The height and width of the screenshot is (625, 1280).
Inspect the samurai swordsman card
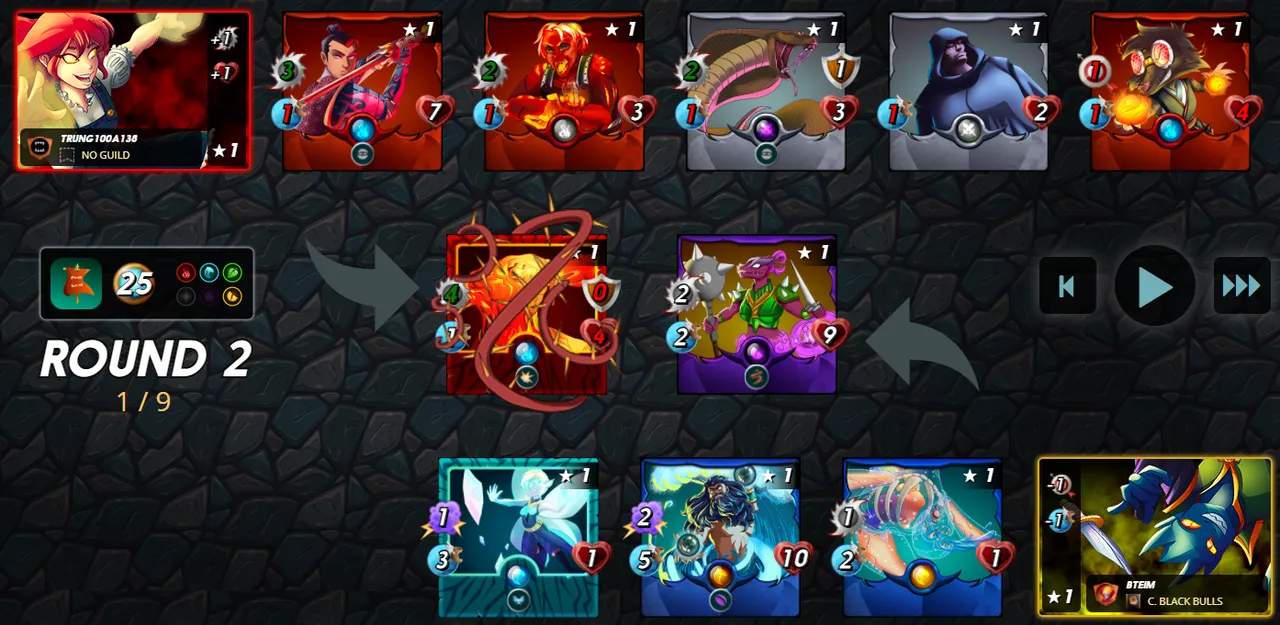(x=362, y=90)
